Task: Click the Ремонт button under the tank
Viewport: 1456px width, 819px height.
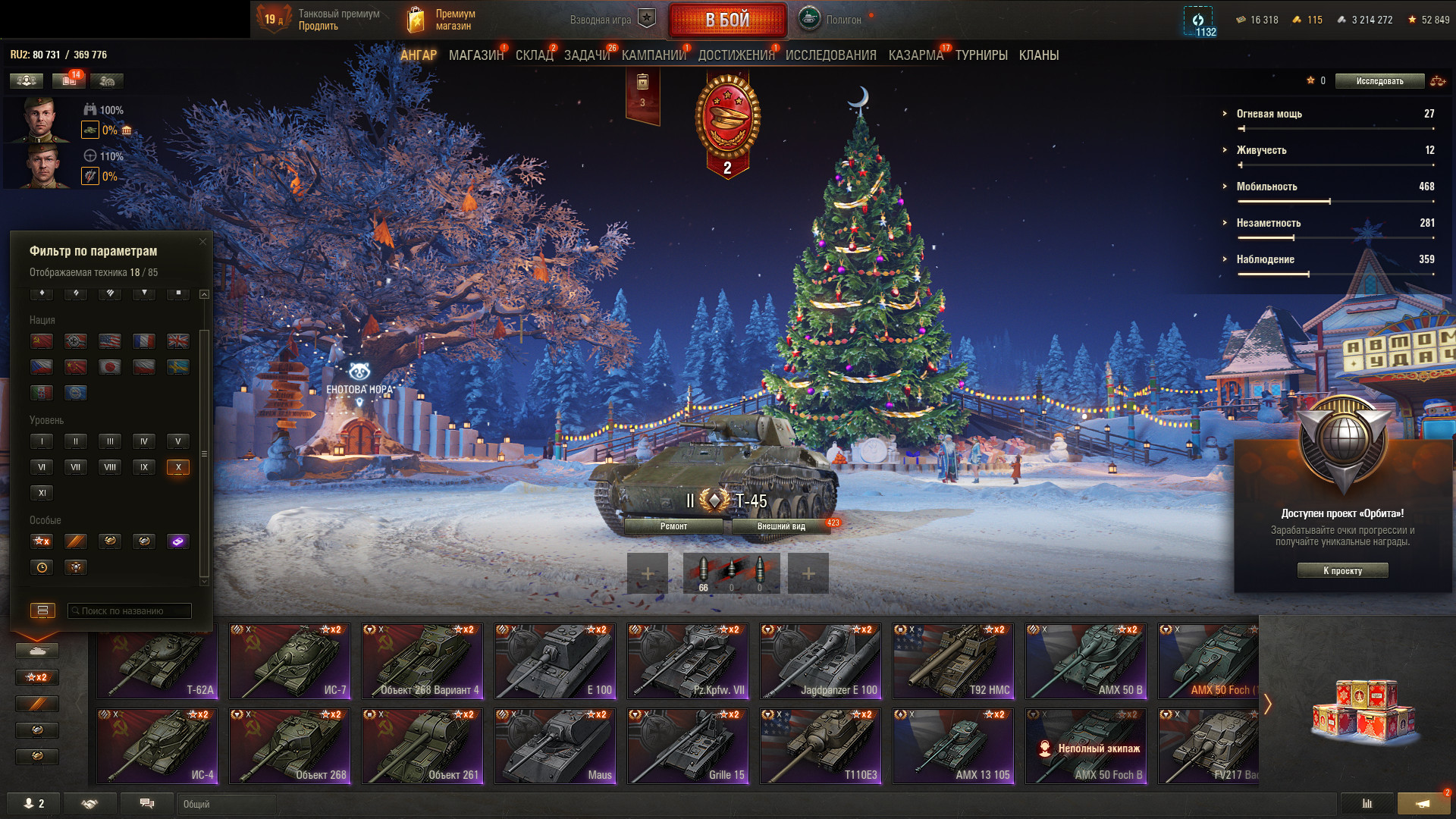Action: pyautogui.click(x=673, y=526)
